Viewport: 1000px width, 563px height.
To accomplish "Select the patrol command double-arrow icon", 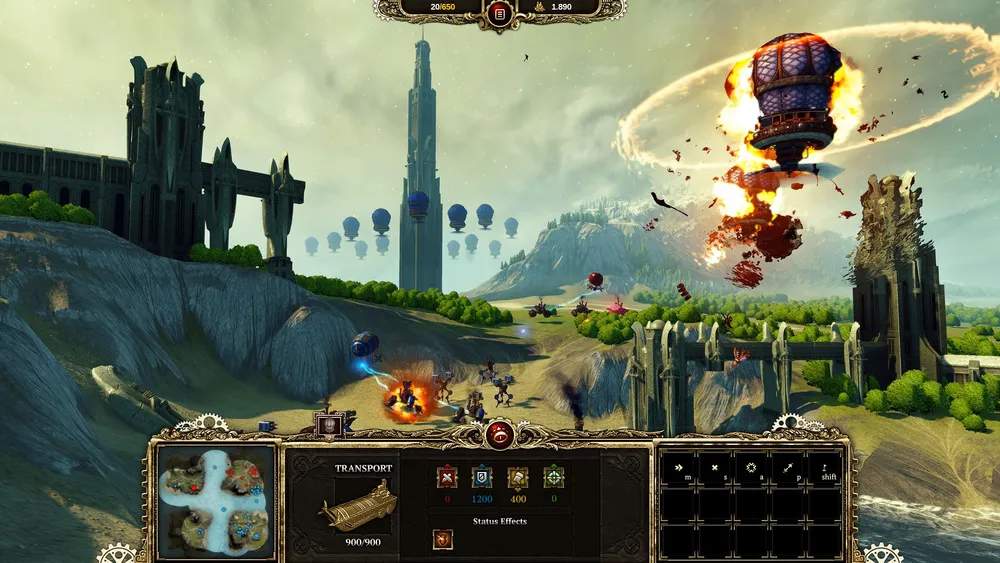I will point(789,468).
